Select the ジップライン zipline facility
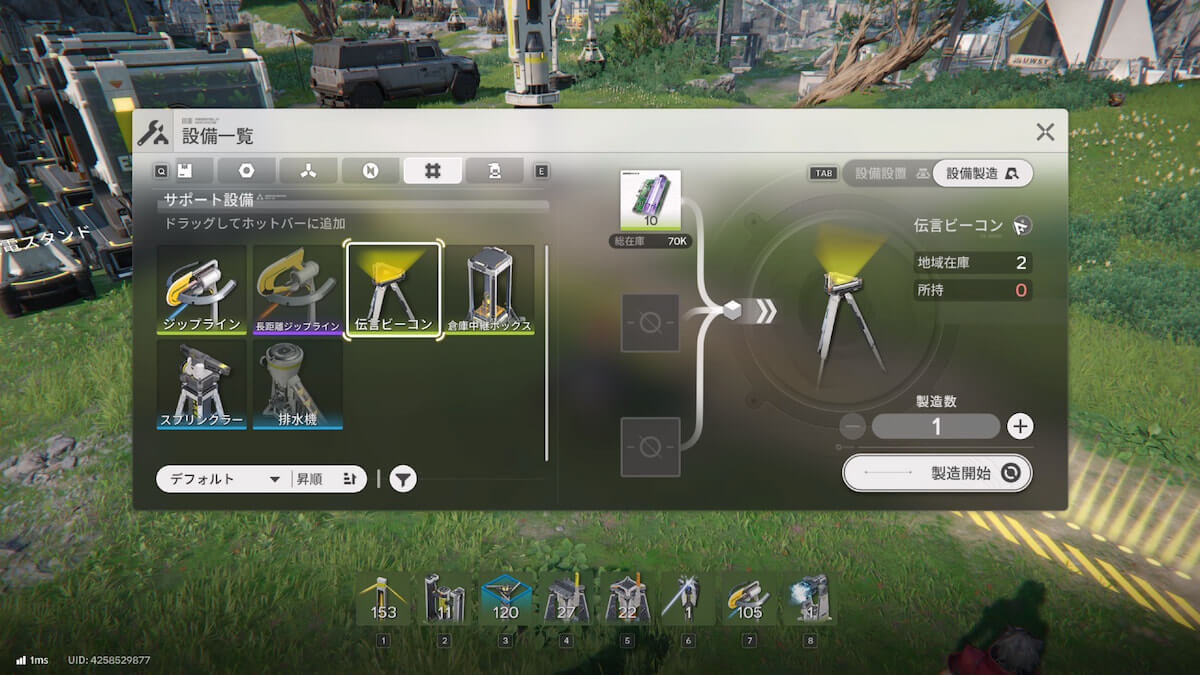This screenshot has width=1200, height=675. point(202,289)
